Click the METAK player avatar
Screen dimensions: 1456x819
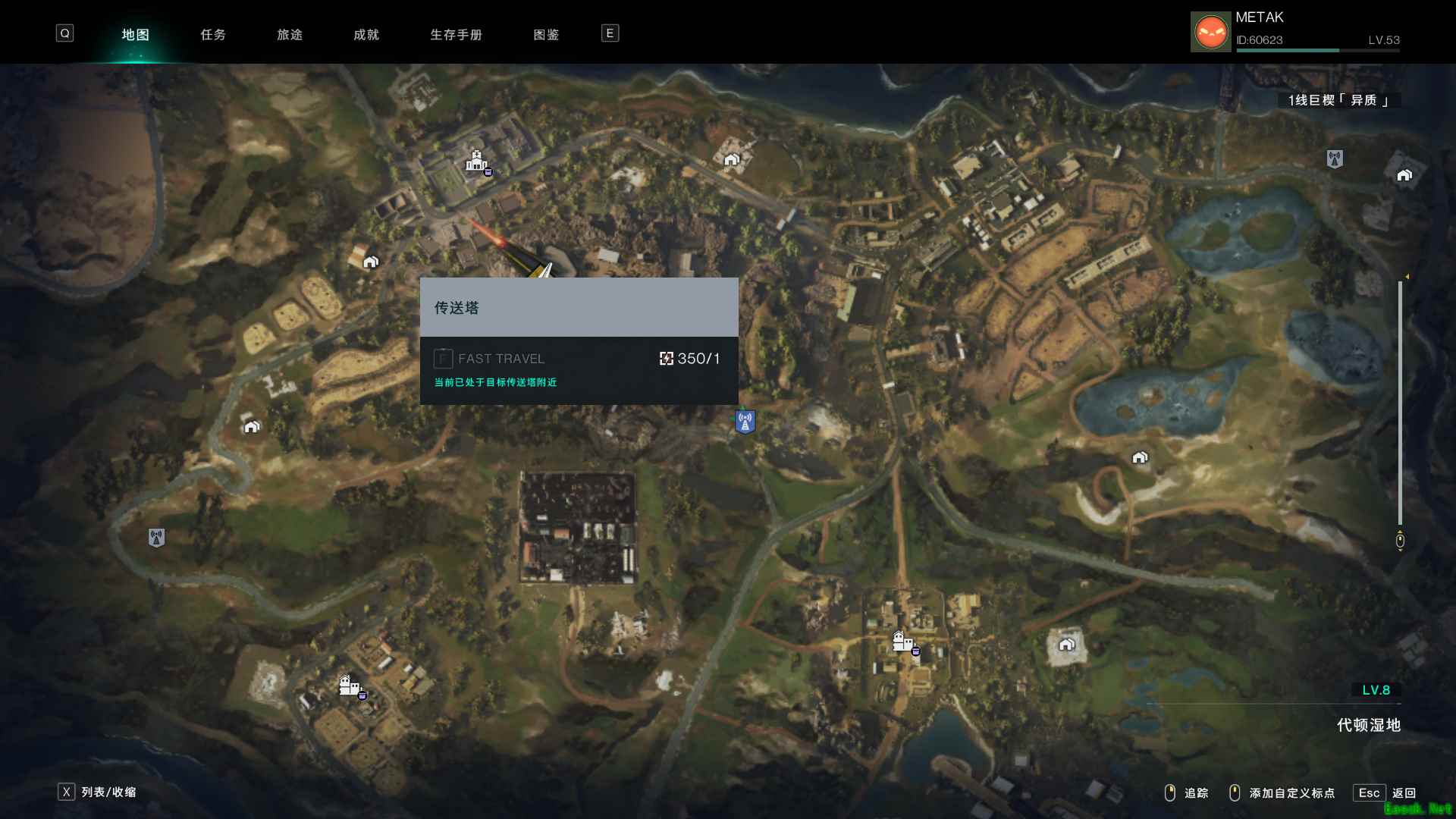1210,32
